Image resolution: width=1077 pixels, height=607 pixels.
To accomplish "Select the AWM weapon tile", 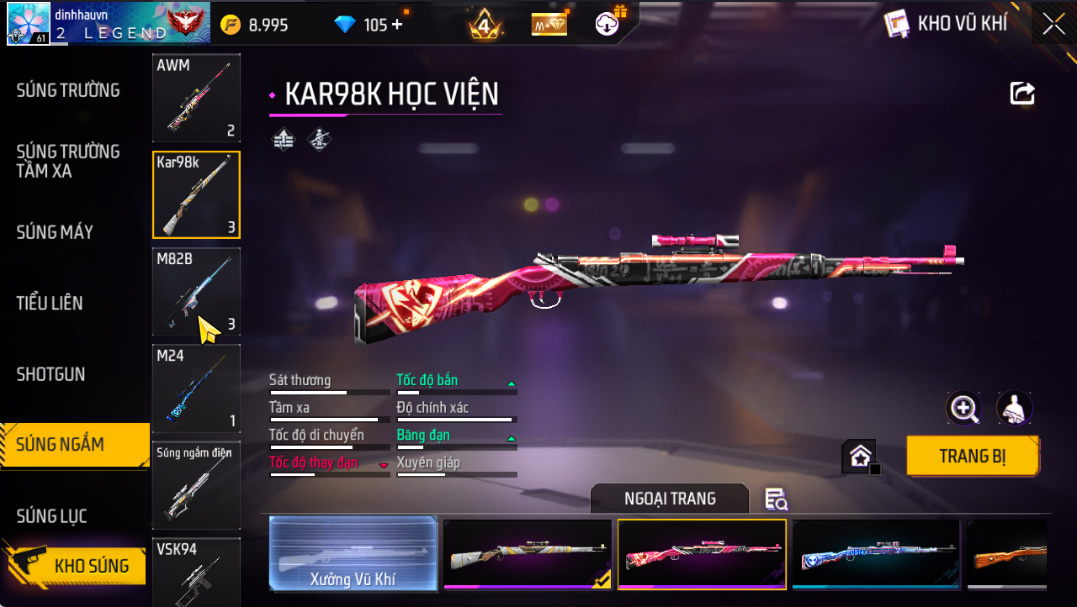I will 196,97.
